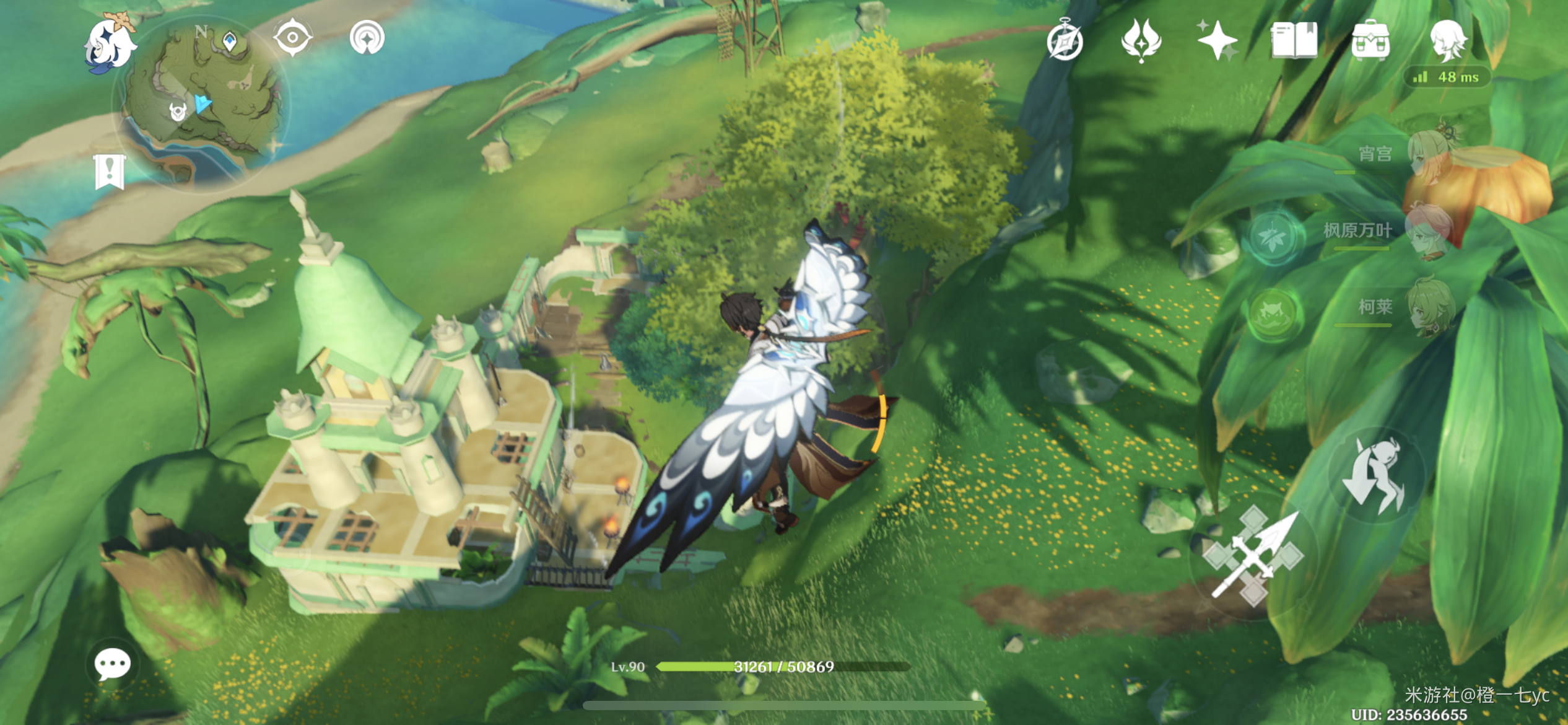
Task: Open the co-op concentric rings icon
Action: point(367,38)
